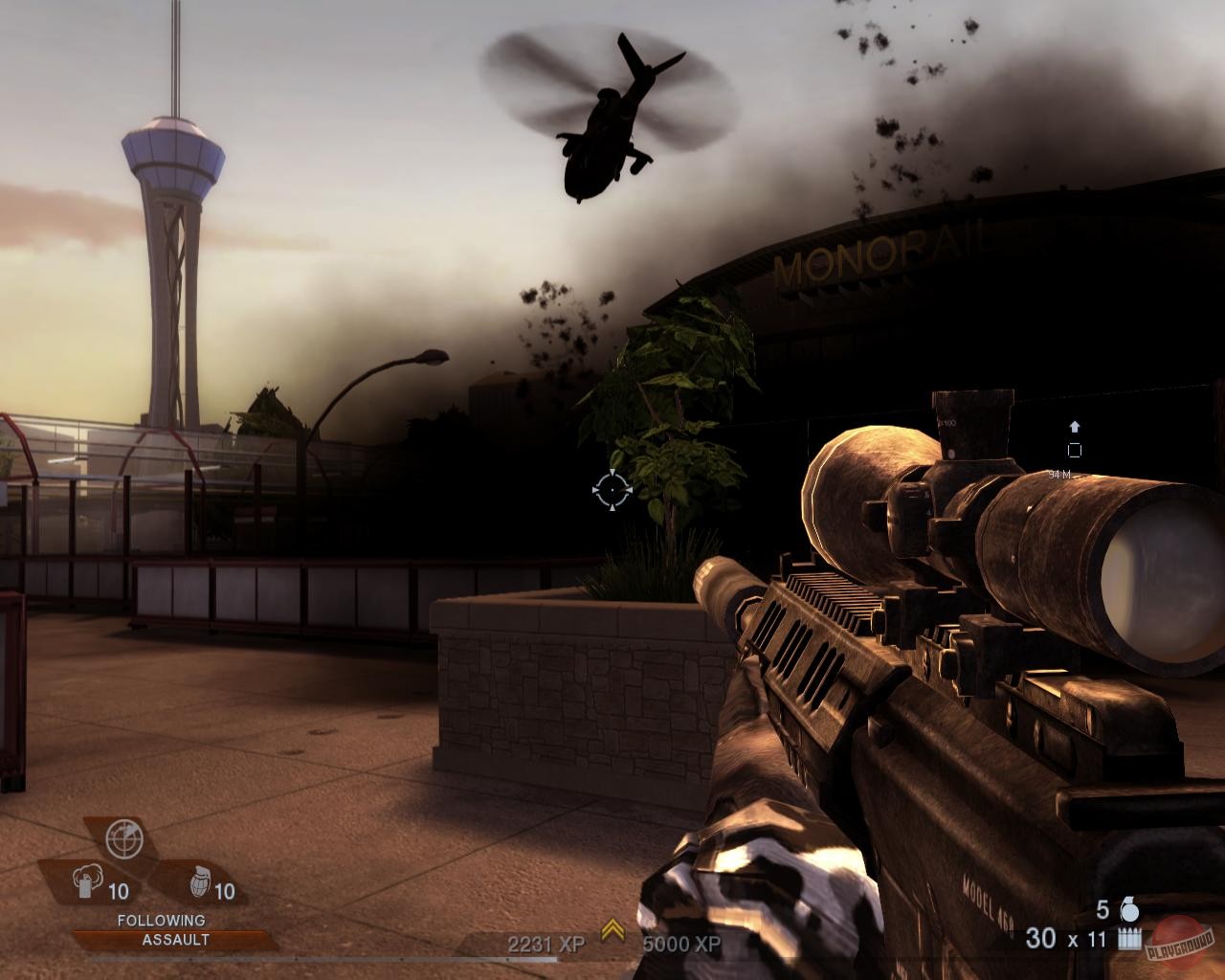Click the frag grenade icon next to 10
The width and height of the screenshot is (1225, 980).
(x=201, y=881)
